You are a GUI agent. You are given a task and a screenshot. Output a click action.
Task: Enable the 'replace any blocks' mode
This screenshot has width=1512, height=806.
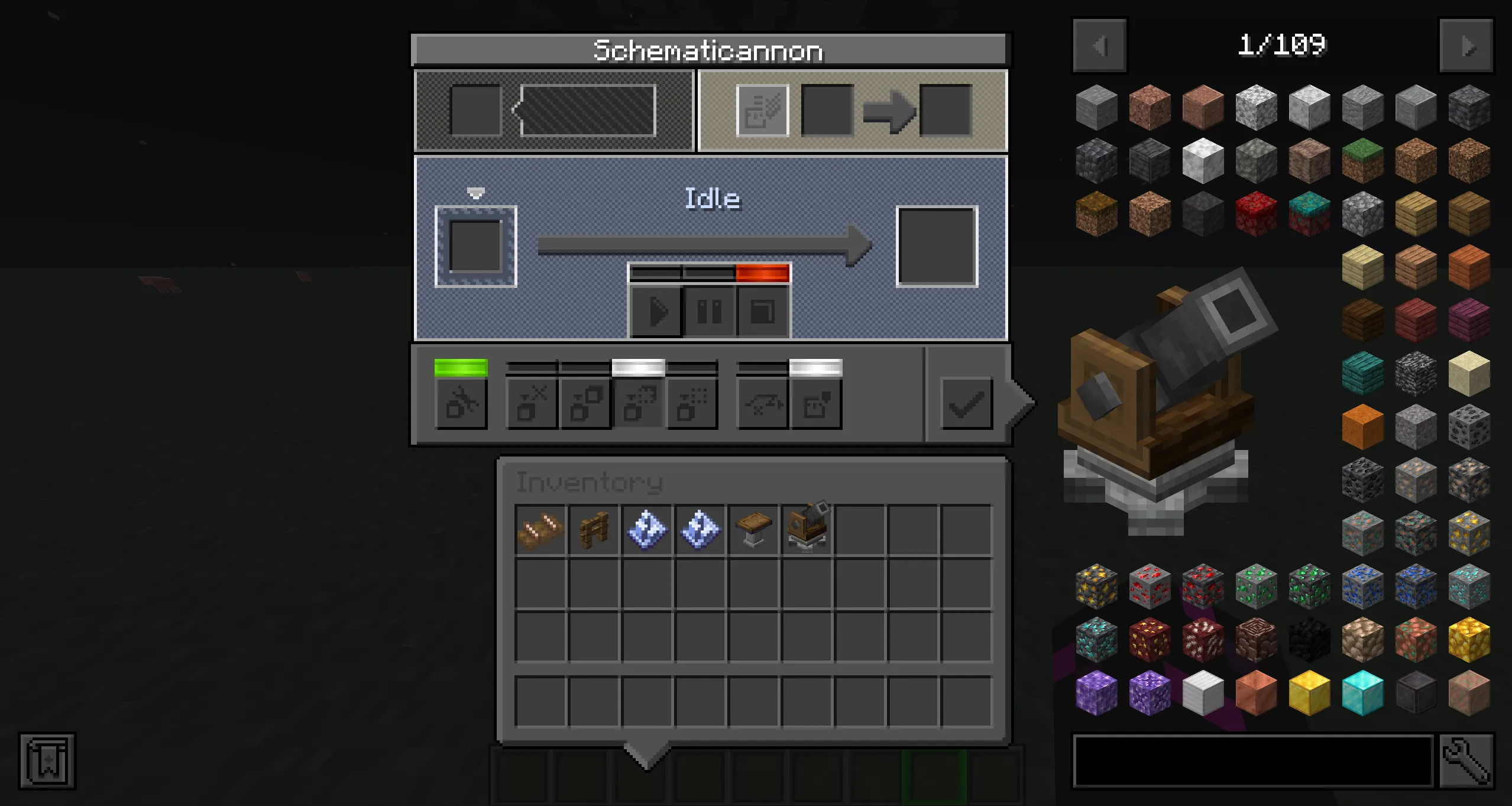pyautogui.click(x=637, y=403)
